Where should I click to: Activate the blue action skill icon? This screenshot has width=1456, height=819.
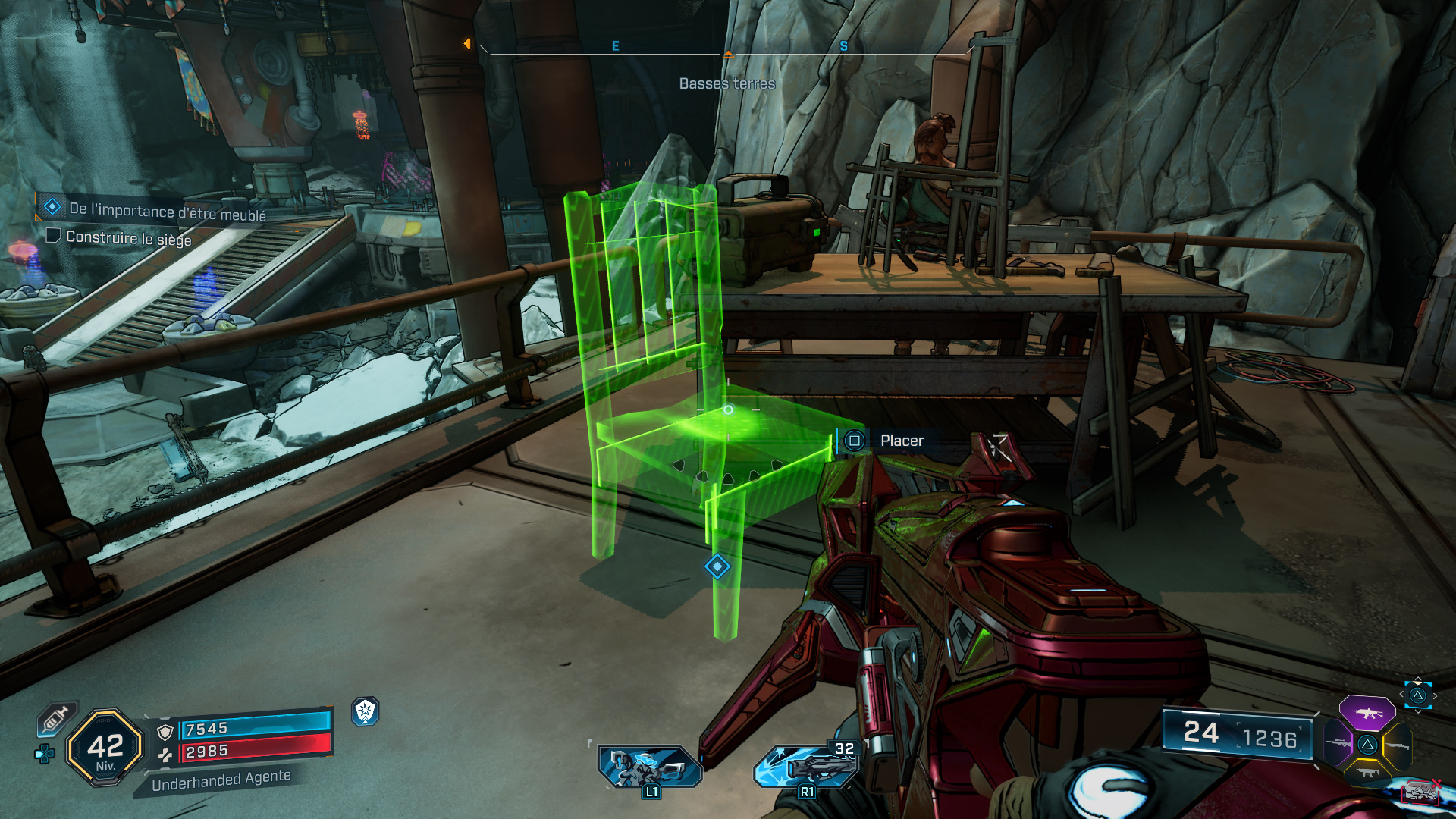(649, 767)
